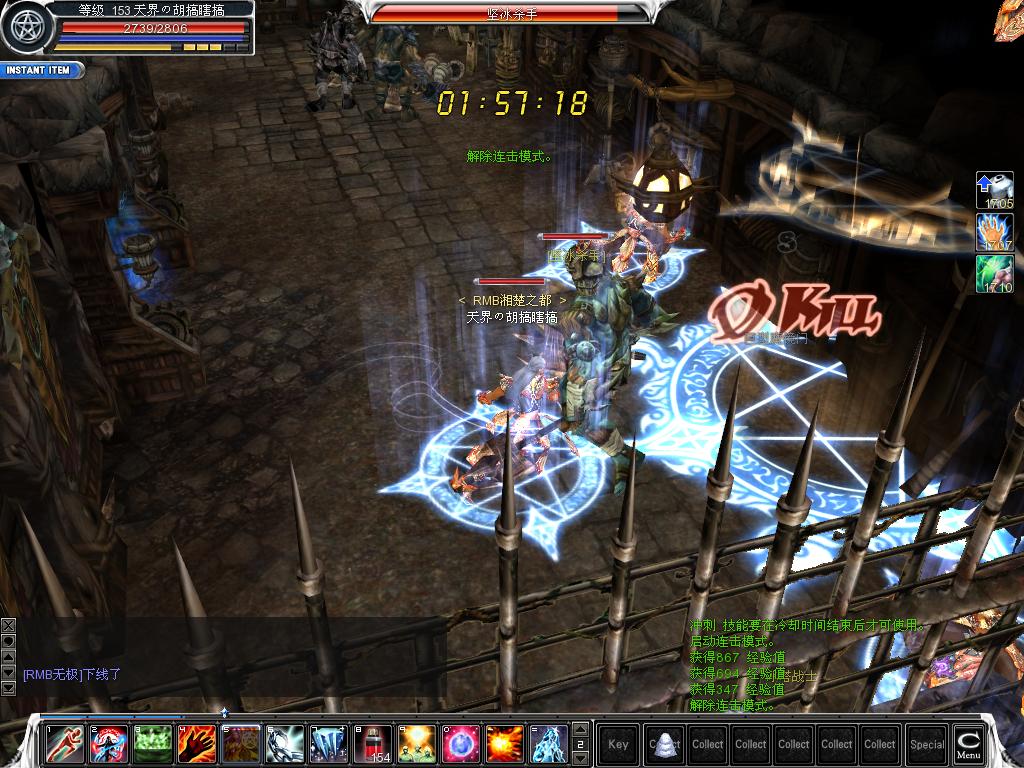
Task: Click the chat message about RMB无极 going offline
Action: 72,675
